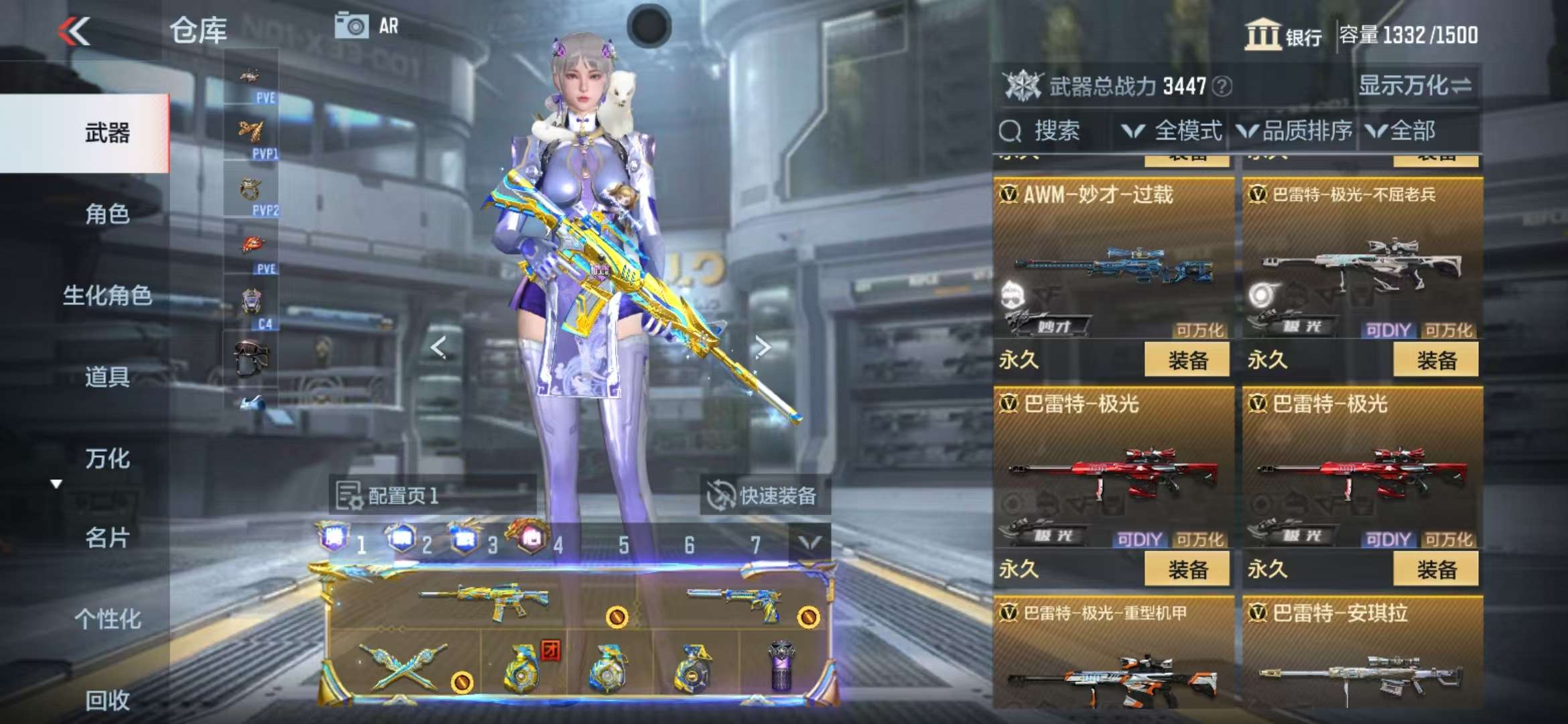The width and height of the screenshot is (1568, 724).
Task: Select the 万化 tab
Action: point(107,459)
